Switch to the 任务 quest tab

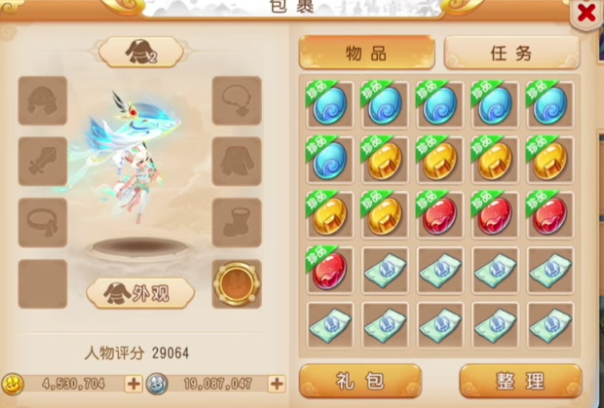(x=512, y=52)
